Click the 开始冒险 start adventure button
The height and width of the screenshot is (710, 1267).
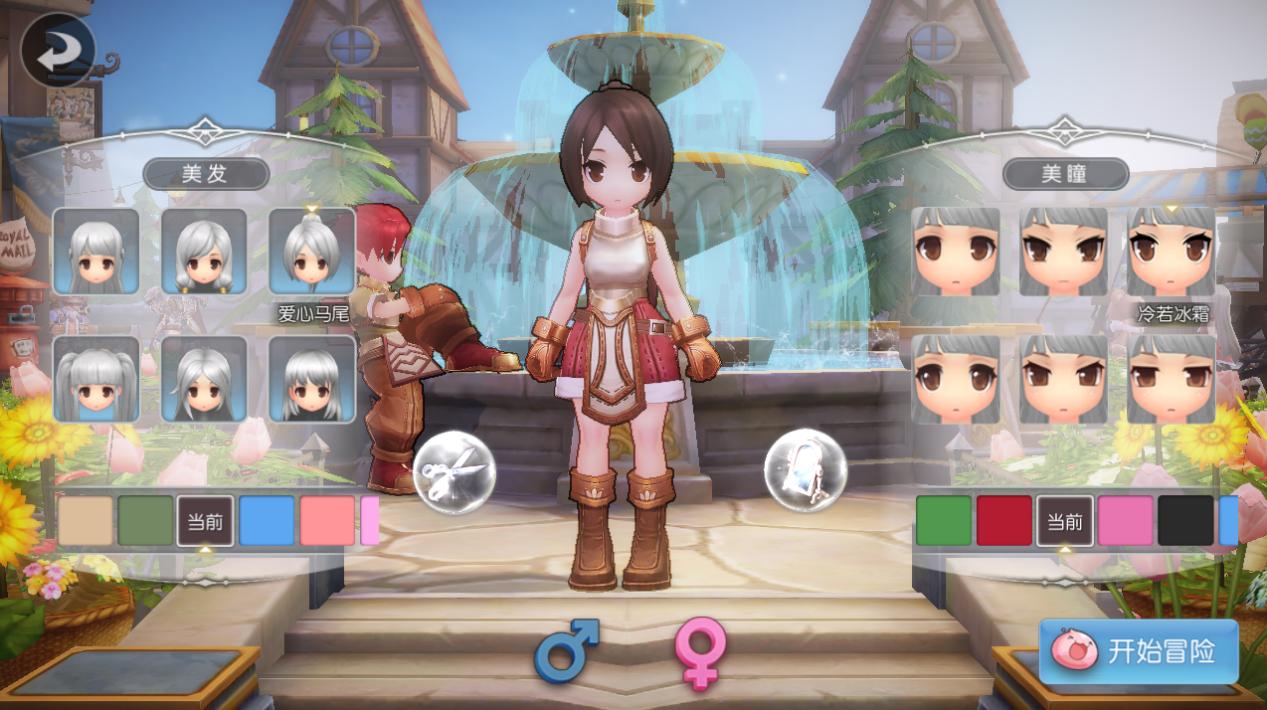pyautogui.click(x=1139, y=651)
